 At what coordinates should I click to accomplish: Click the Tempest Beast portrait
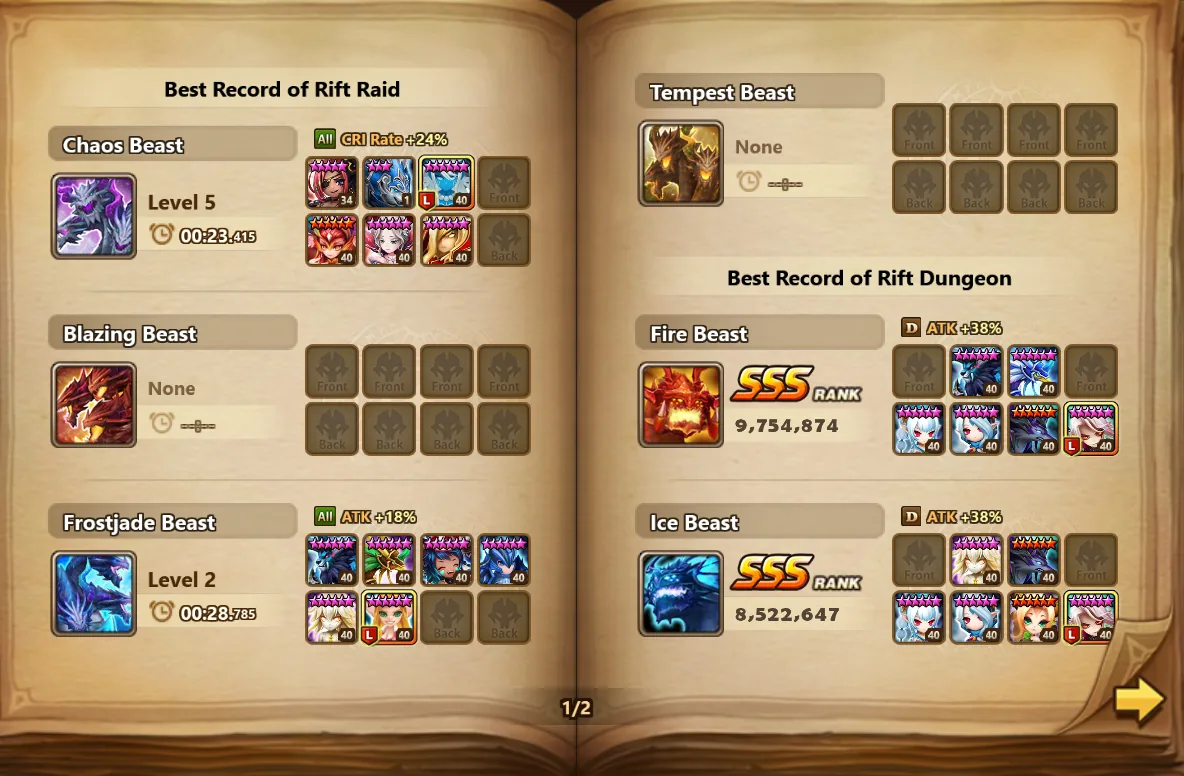click(681, 164)
